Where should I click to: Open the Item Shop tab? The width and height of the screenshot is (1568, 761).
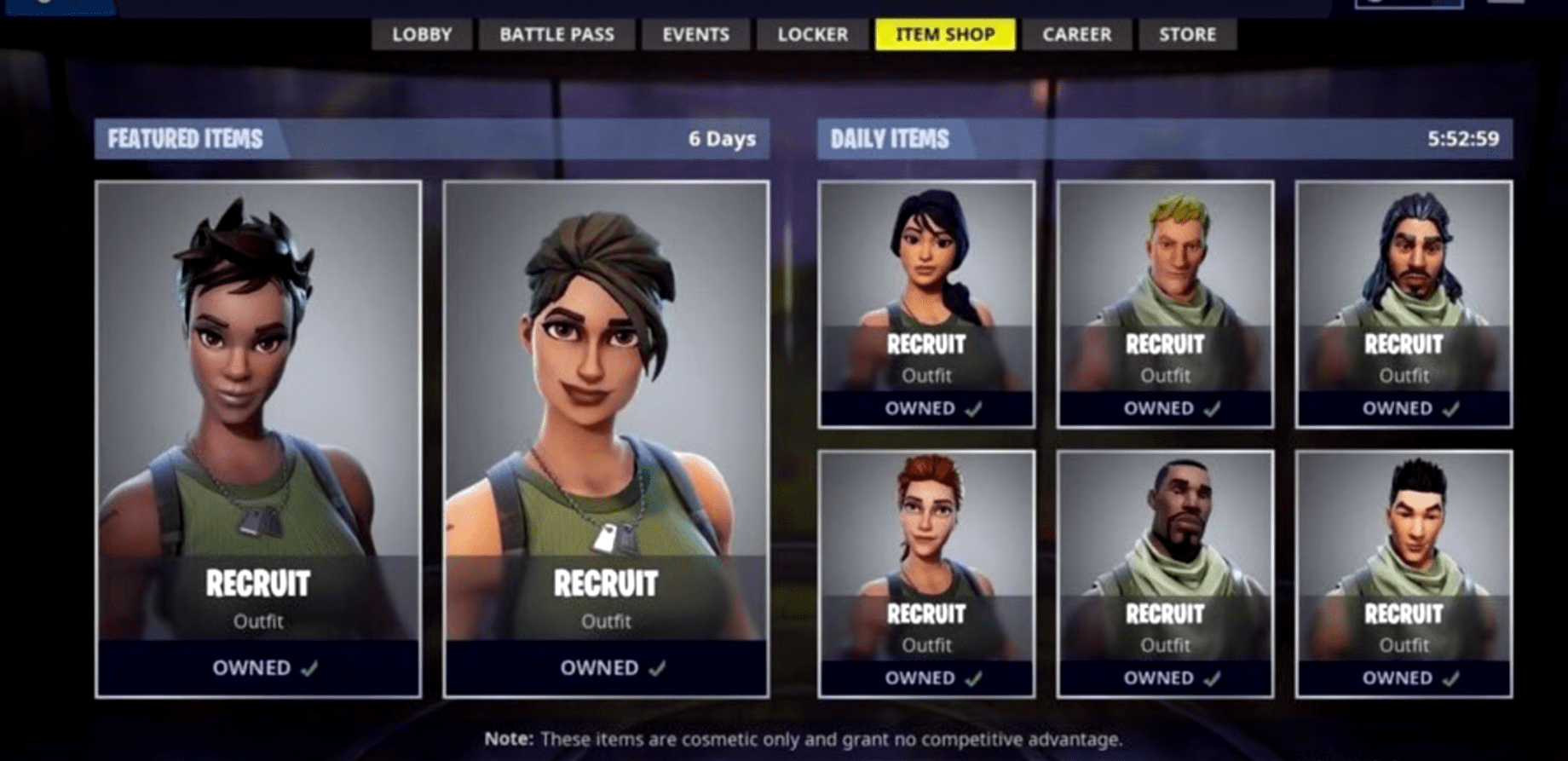(944, 34)
